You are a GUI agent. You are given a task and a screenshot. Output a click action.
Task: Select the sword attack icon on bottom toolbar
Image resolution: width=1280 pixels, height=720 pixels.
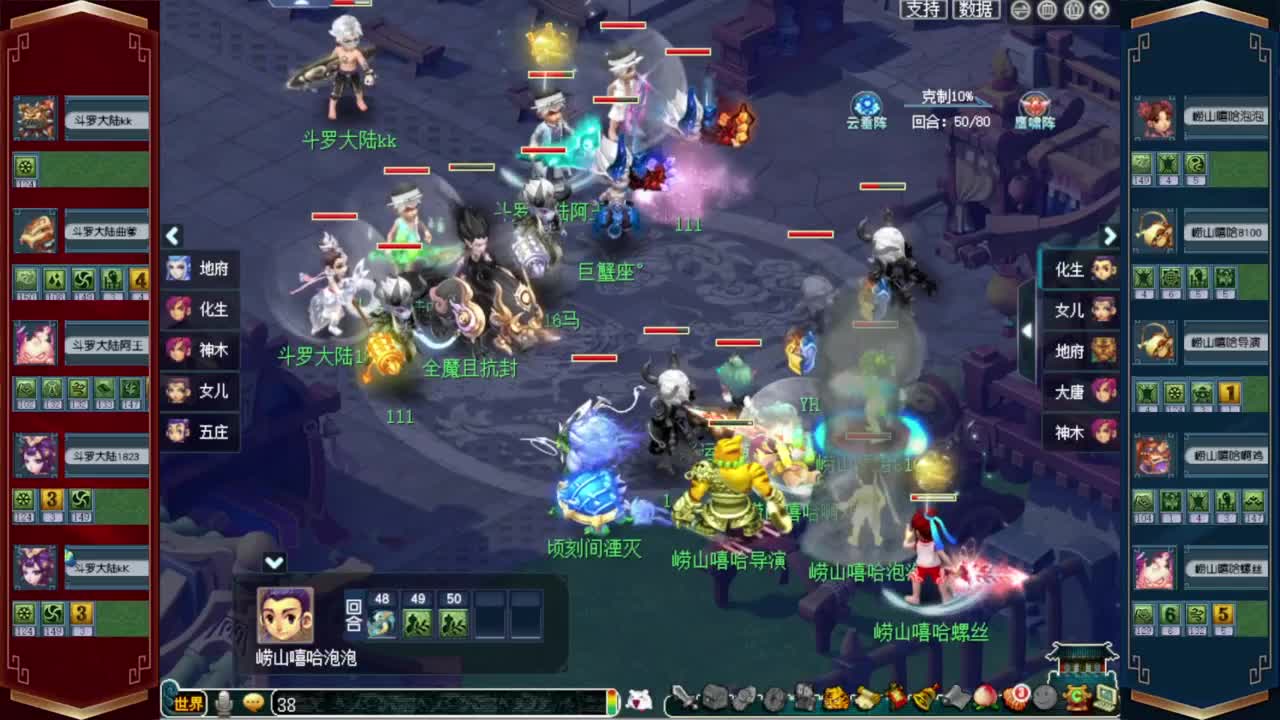(684, 700)
